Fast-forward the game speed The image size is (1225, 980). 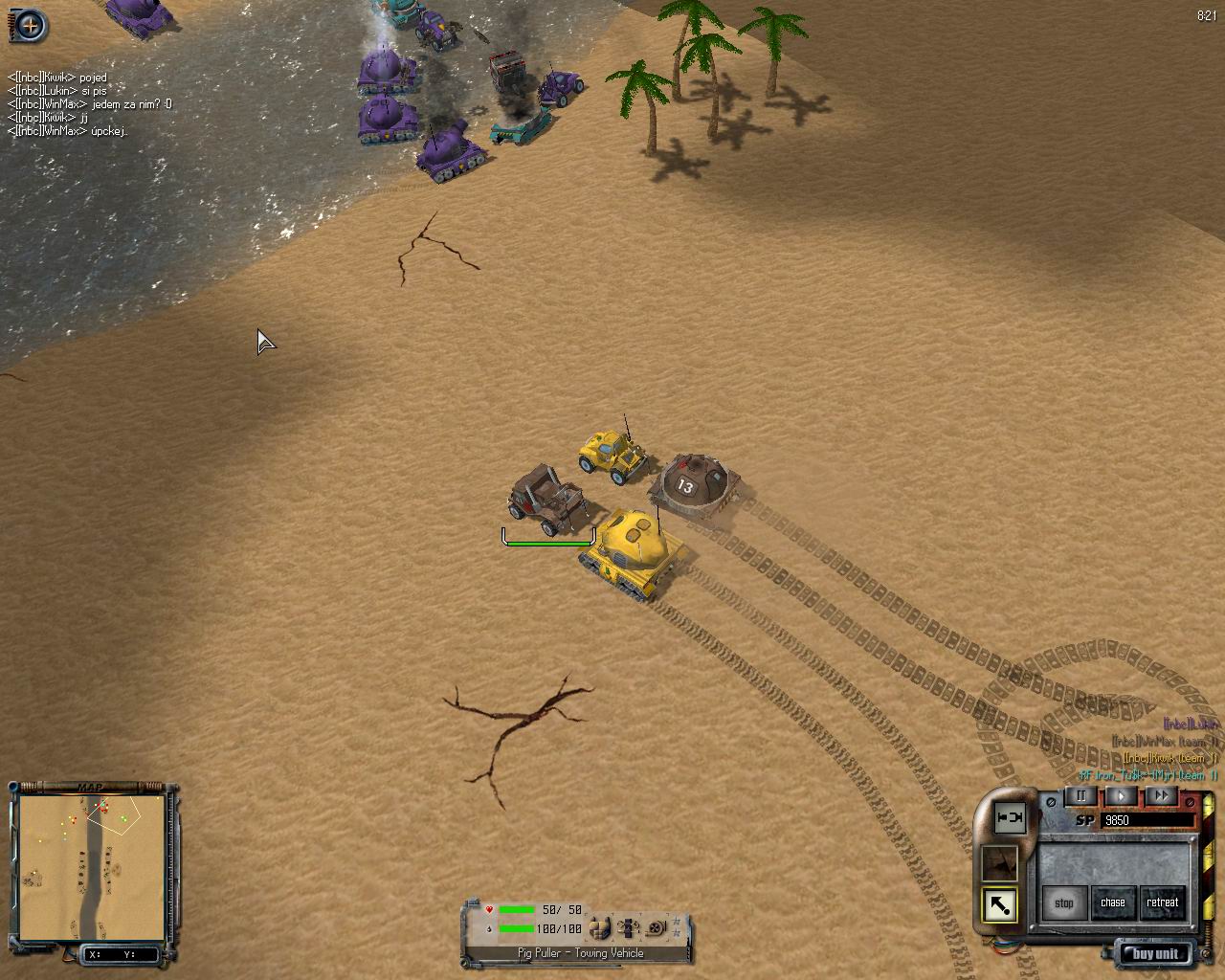1161,795
